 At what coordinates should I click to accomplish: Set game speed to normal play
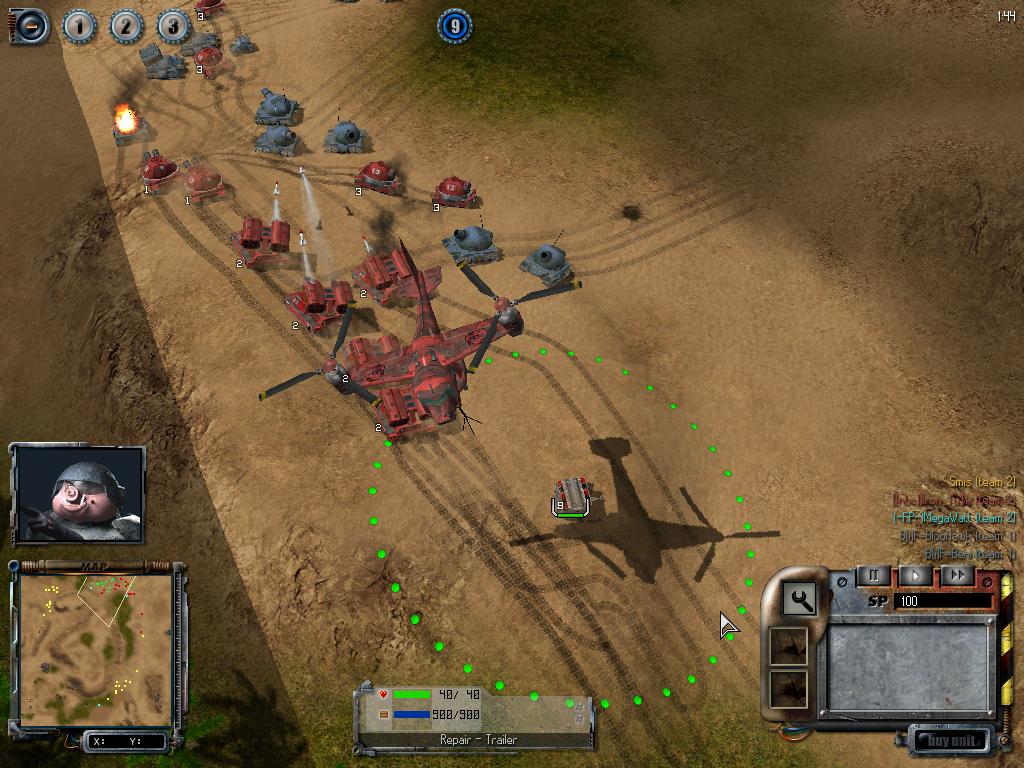pos(915,576)
